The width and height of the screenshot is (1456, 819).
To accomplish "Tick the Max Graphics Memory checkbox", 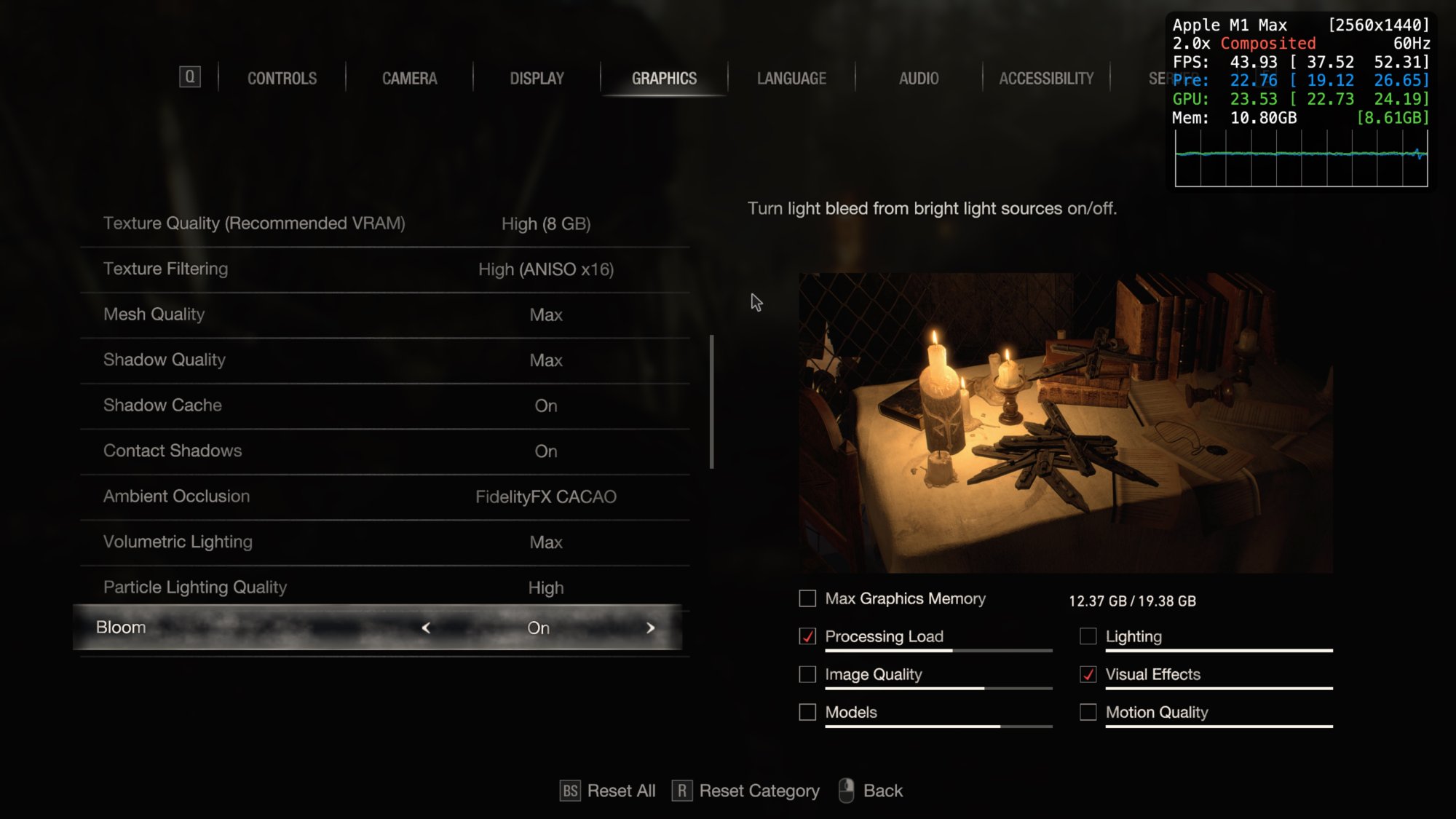I will tap(807, 598).
